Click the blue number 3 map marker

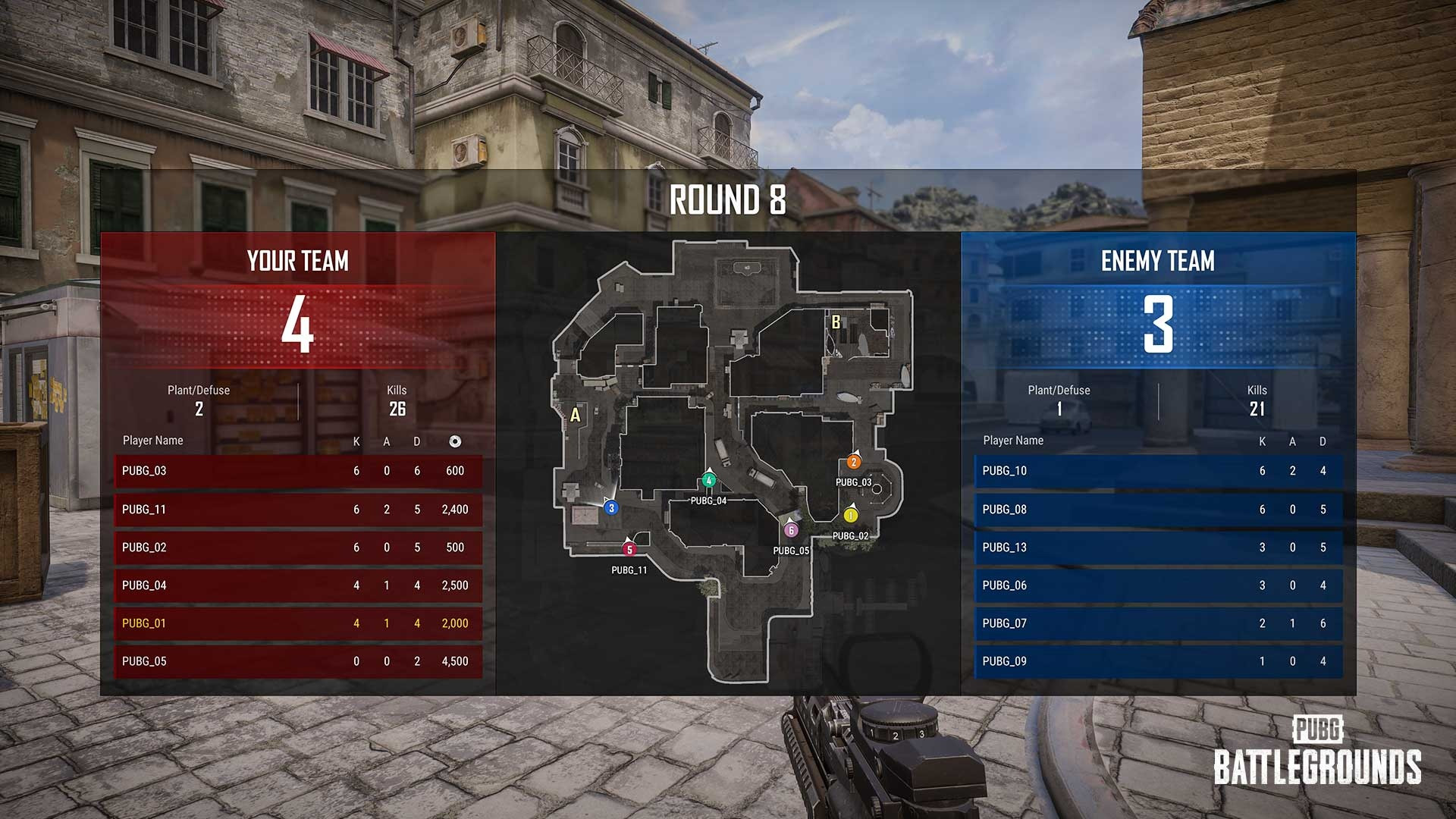(x=611, y=508)
